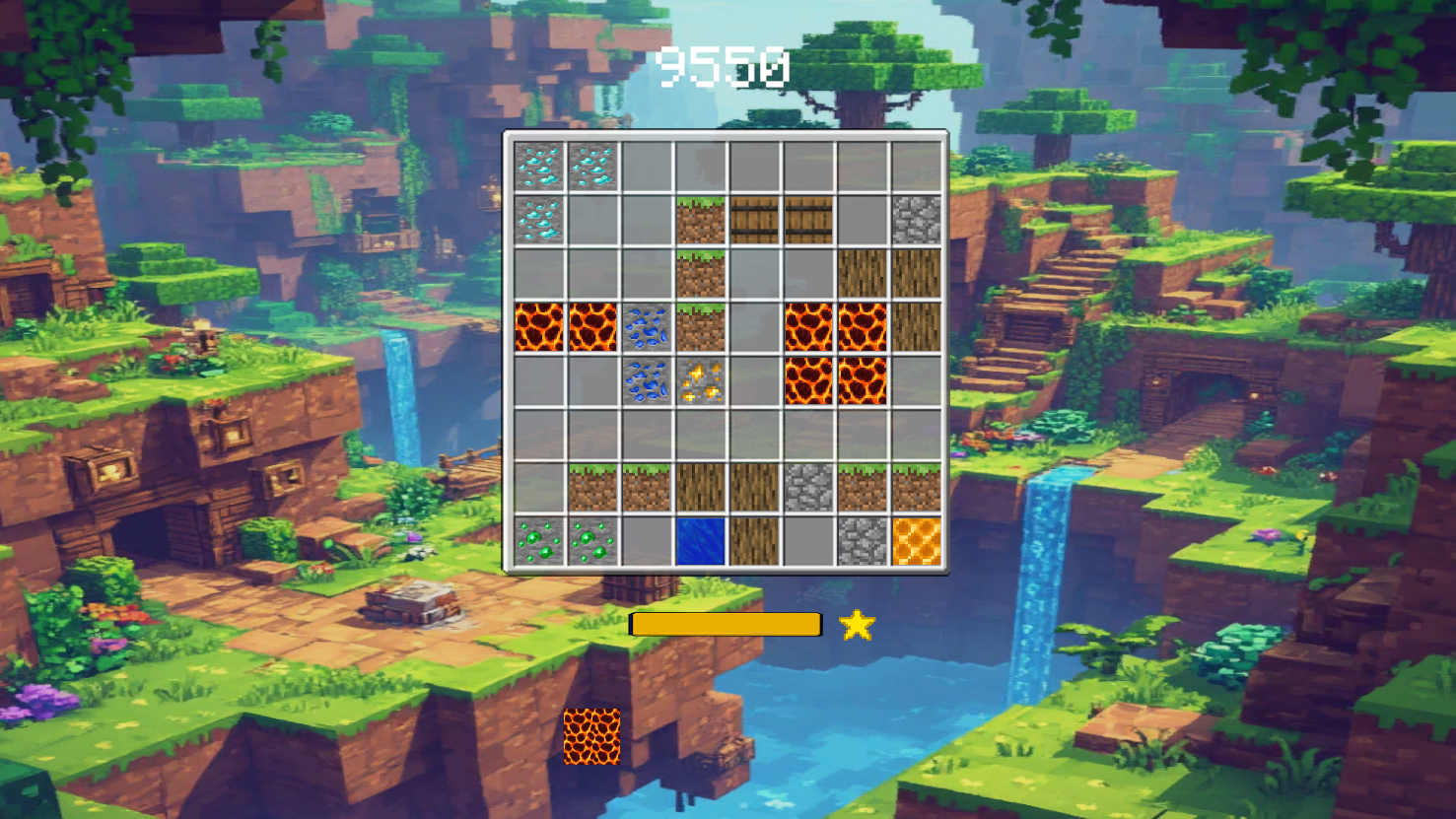Select the cobblestone tile at the grid's top-right
This screenshot has height=819, width=1456.
point(915,222)
